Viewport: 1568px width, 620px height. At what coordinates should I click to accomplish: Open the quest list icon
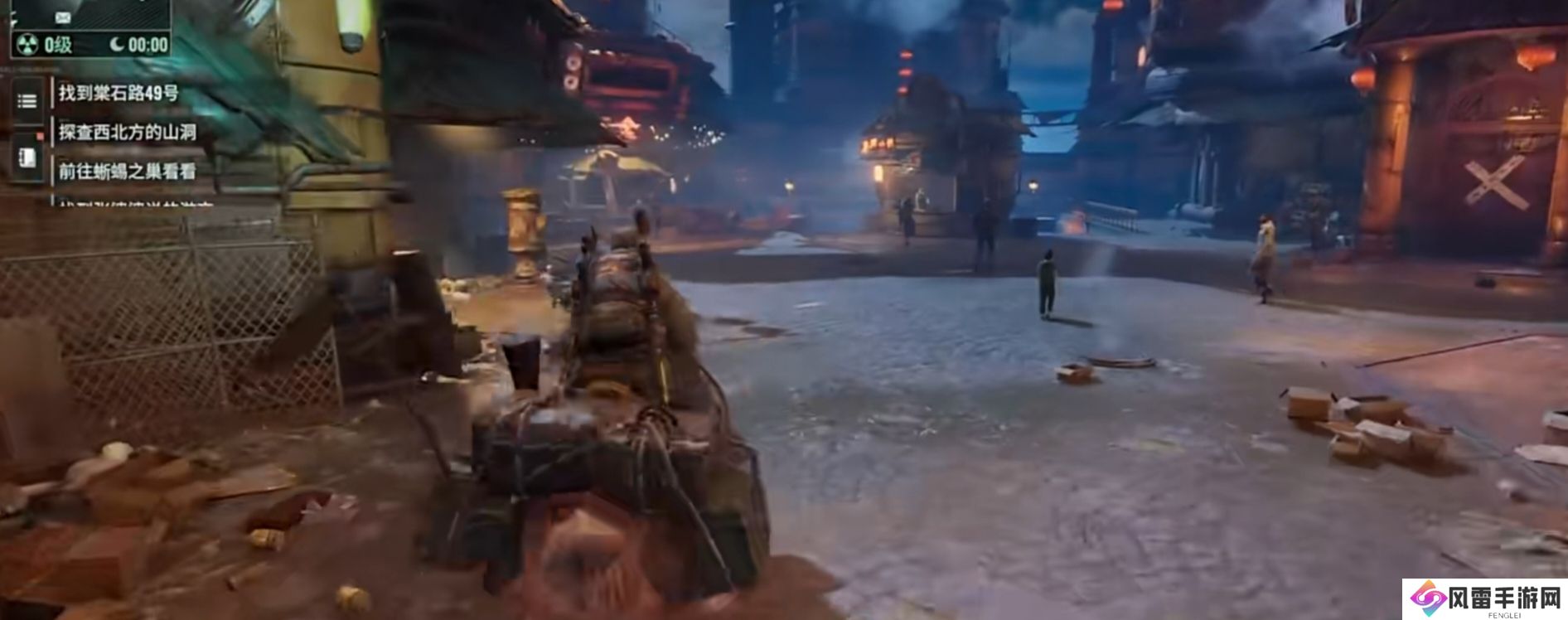[x=27, y=101]
